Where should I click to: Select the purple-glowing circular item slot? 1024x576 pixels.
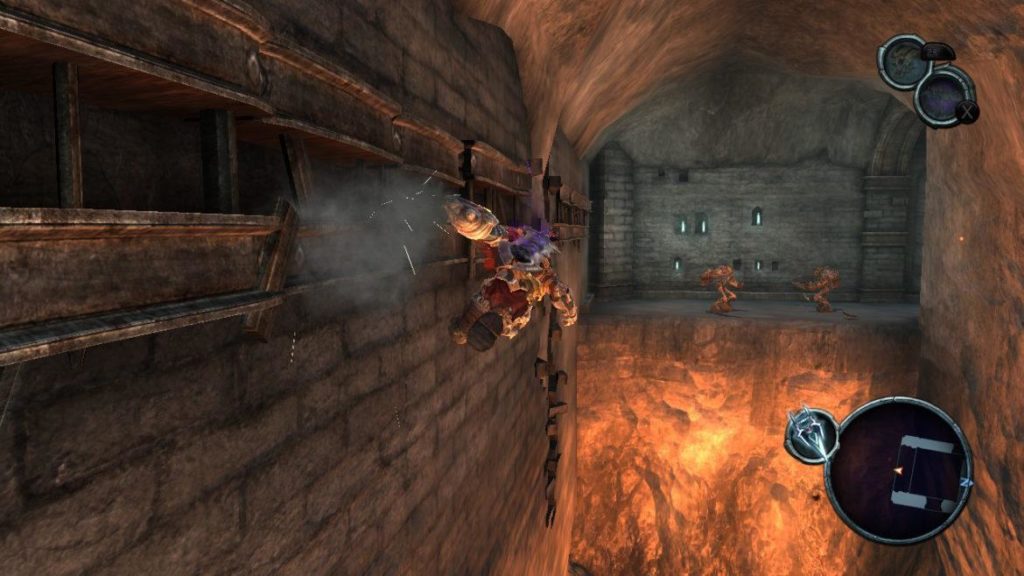point(943,95)
